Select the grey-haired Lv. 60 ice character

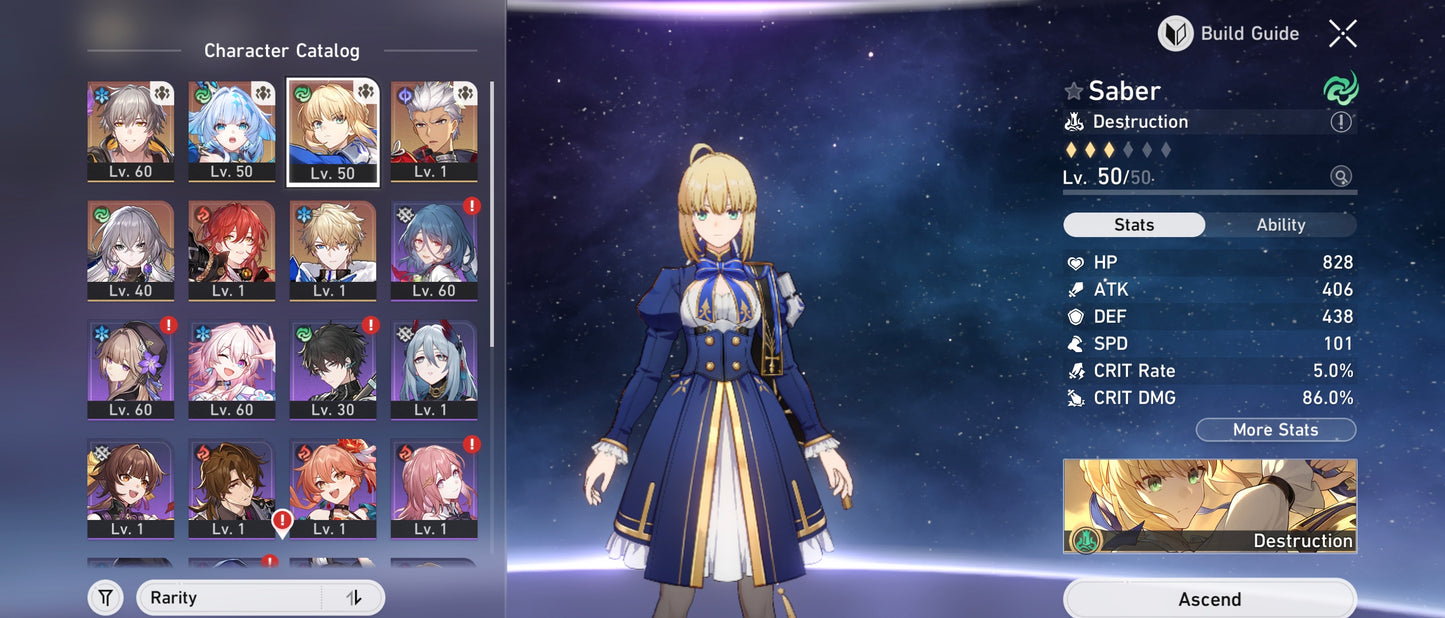click(131, 131)
